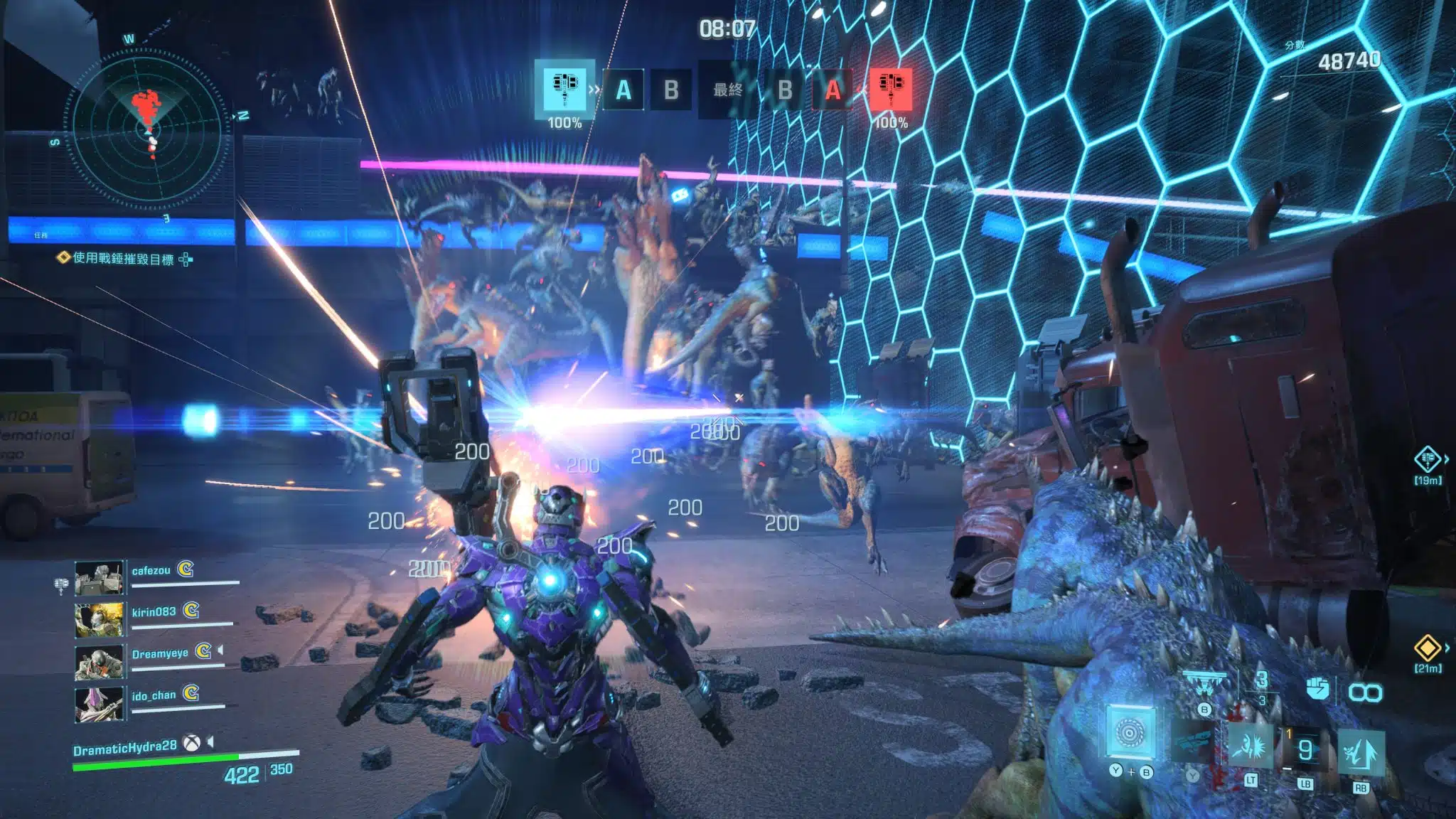Select the blue team hammer progress icon
Screen dimensions: 1456x819
(x=564, y=89)
